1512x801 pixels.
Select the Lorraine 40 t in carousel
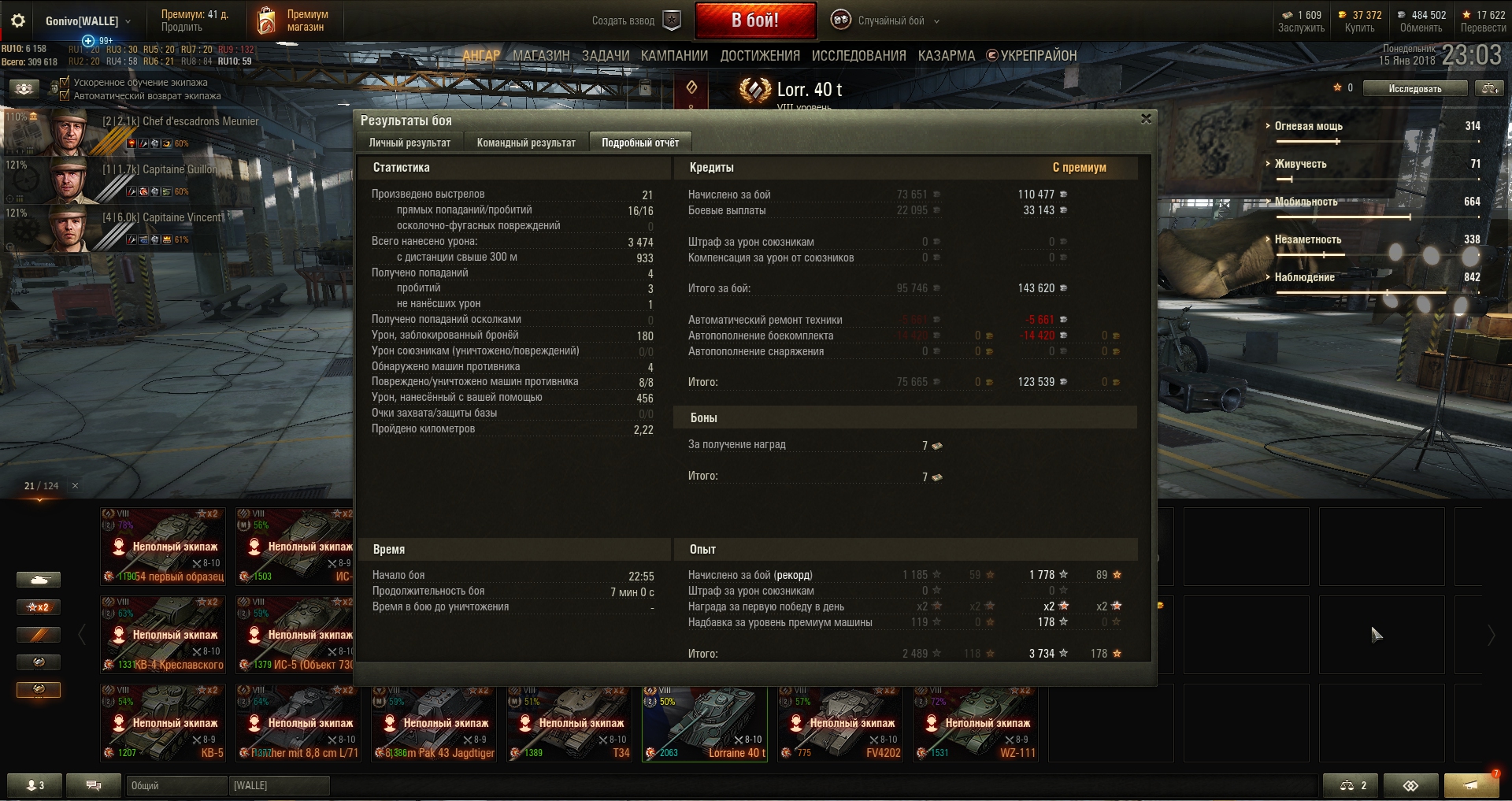(x=705, y=723)
